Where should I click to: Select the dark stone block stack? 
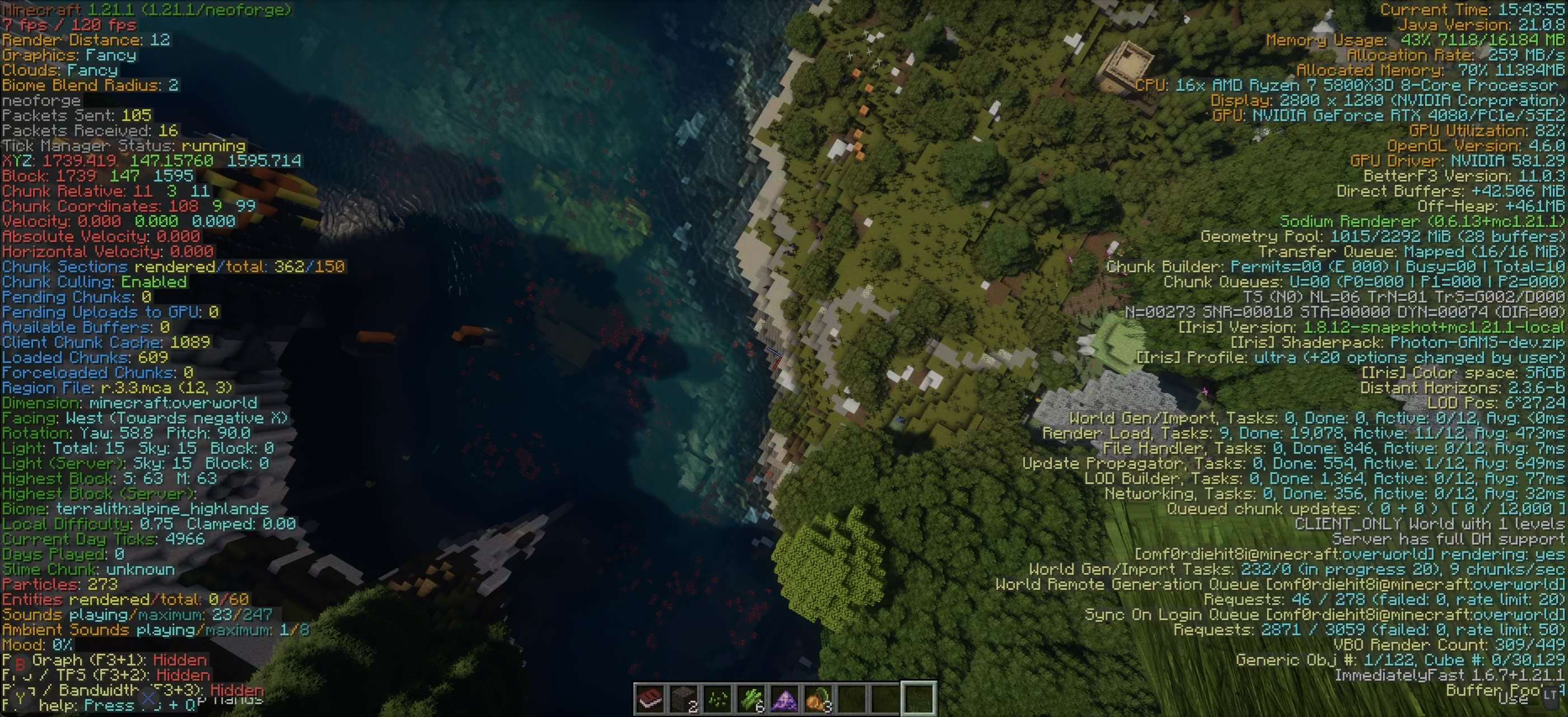click(684, 699)
